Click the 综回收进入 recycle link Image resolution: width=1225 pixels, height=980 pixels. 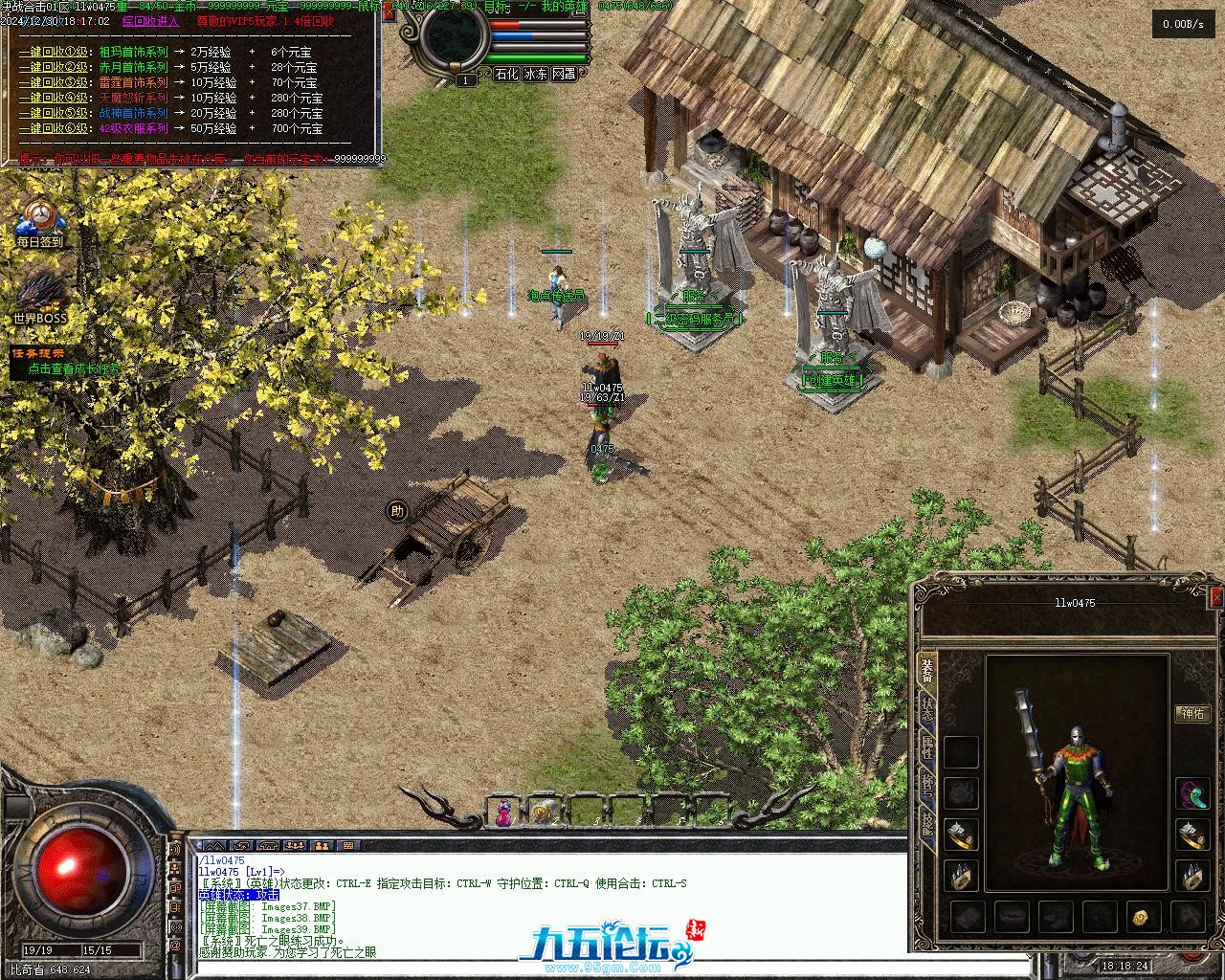pyautogui.click(x=151, y=21)
